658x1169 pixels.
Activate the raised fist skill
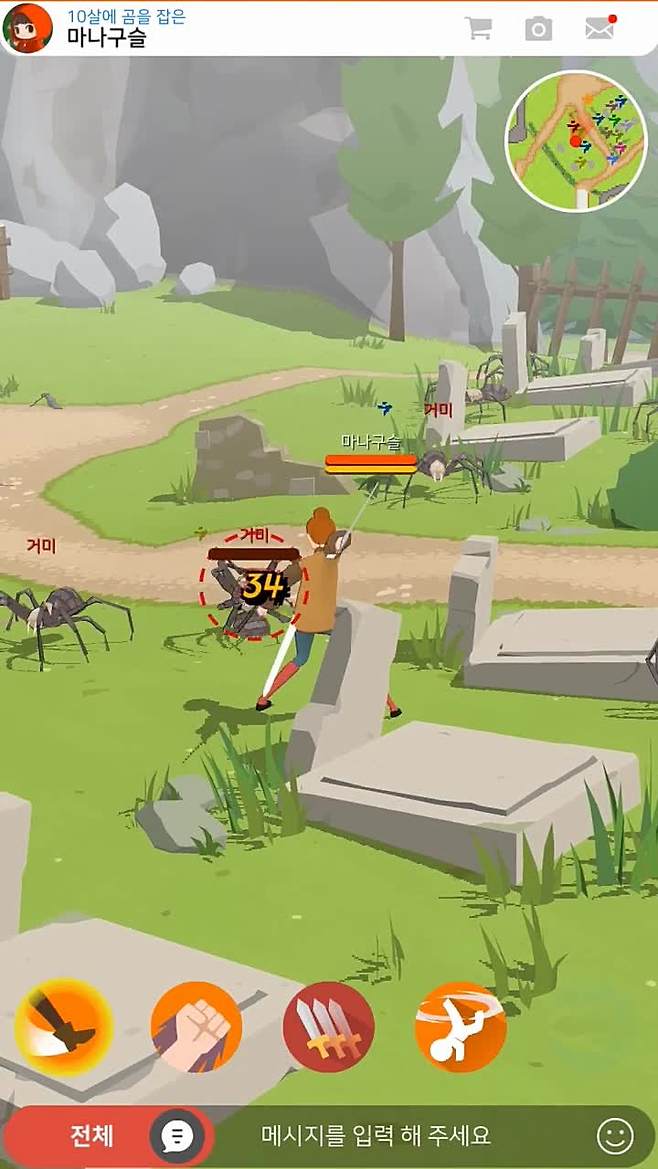pyautogui.click(x=196, y=1027)
